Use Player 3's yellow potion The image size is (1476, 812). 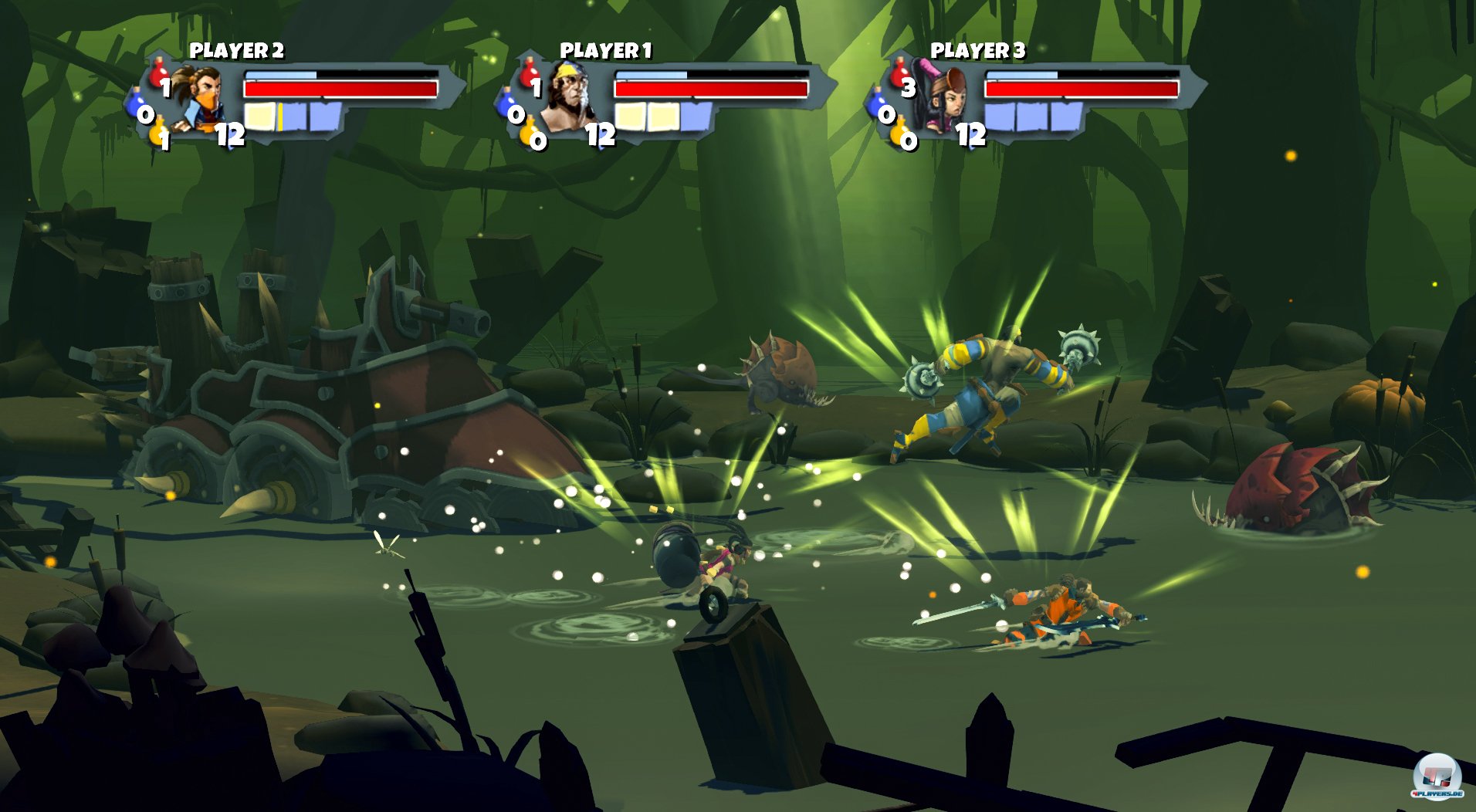(900, 134)
